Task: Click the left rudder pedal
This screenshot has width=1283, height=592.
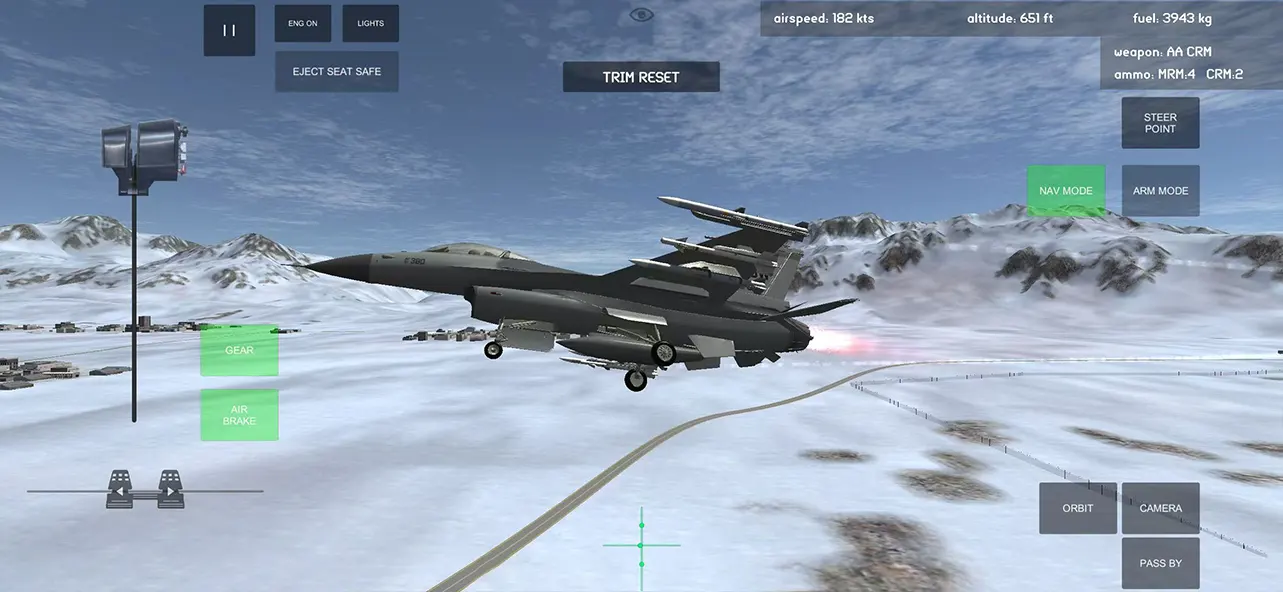Action: pos(120,489)
